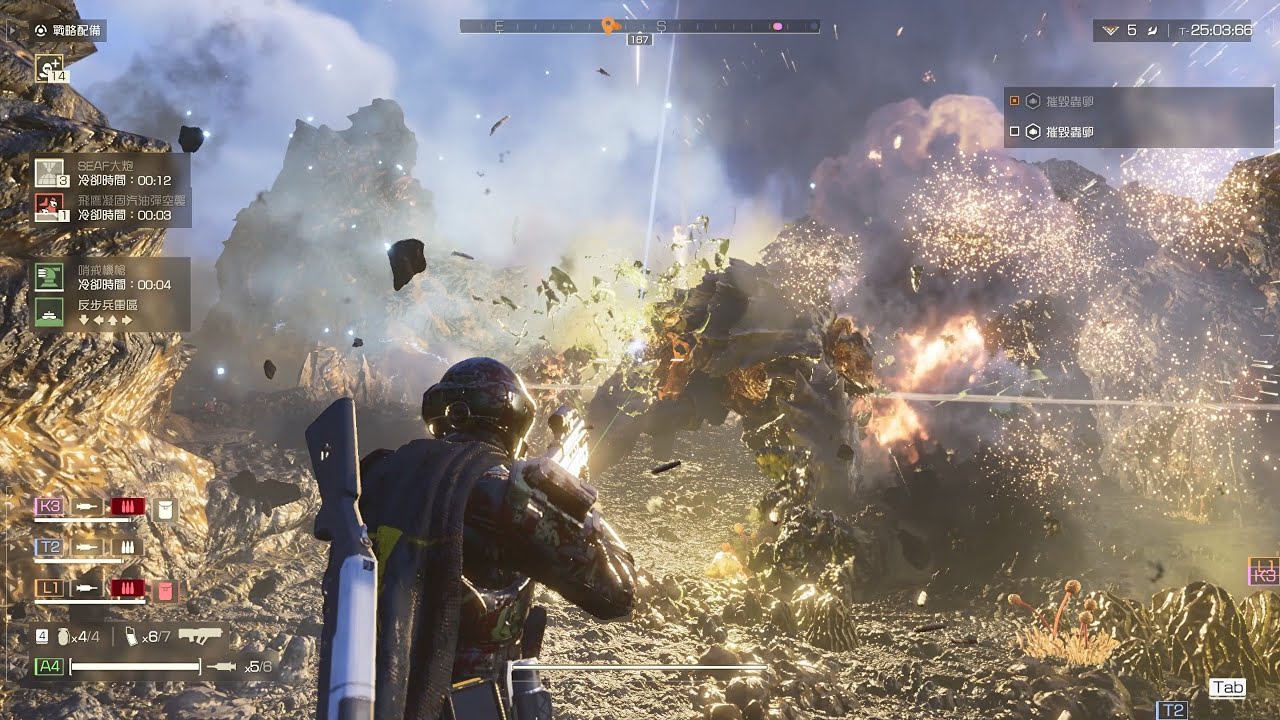1280x720 pixels.
Task: Choose squad member L1's name tag
Action: click(49, 588)
